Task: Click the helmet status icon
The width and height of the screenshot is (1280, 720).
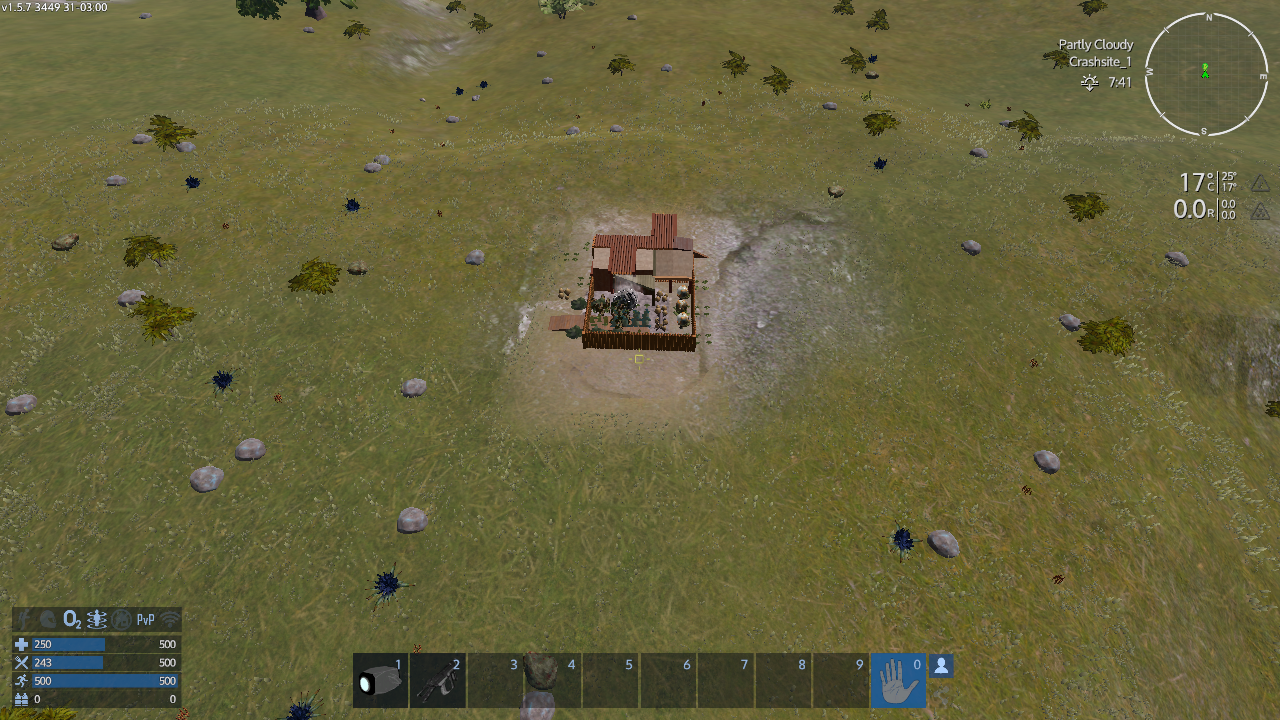Action: pos(48,619)
